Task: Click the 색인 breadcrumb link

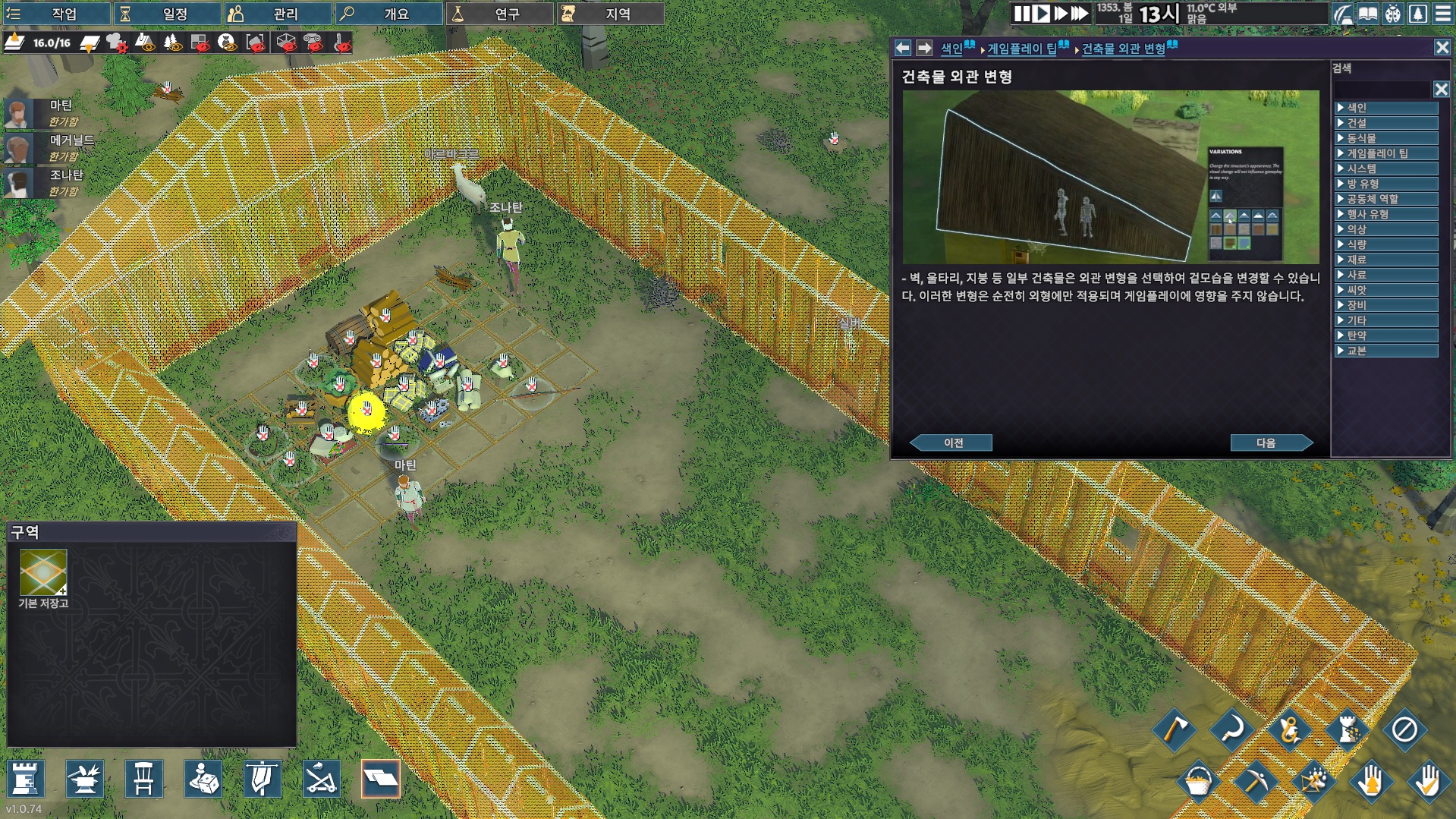Action: point(951,49)
